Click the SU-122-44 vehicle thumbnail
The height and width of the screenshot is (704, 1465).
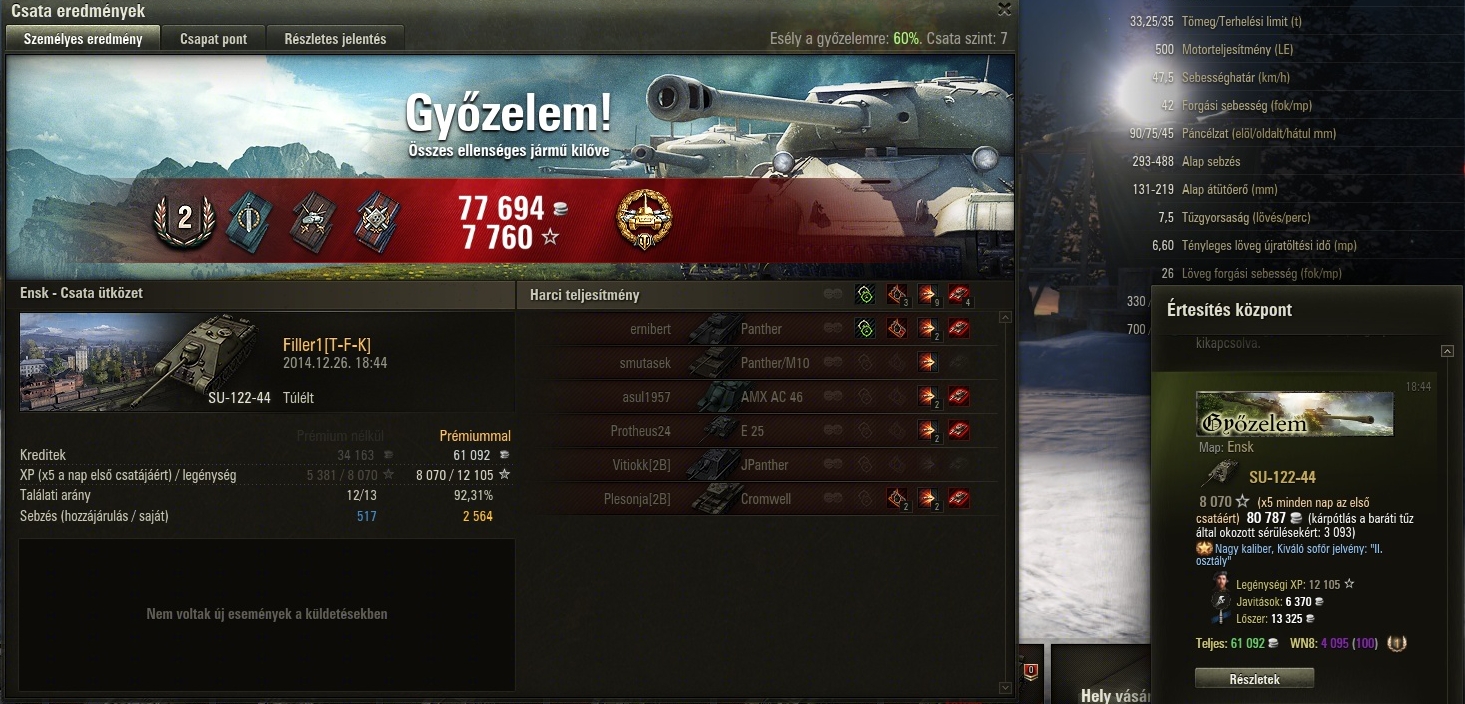145,362
